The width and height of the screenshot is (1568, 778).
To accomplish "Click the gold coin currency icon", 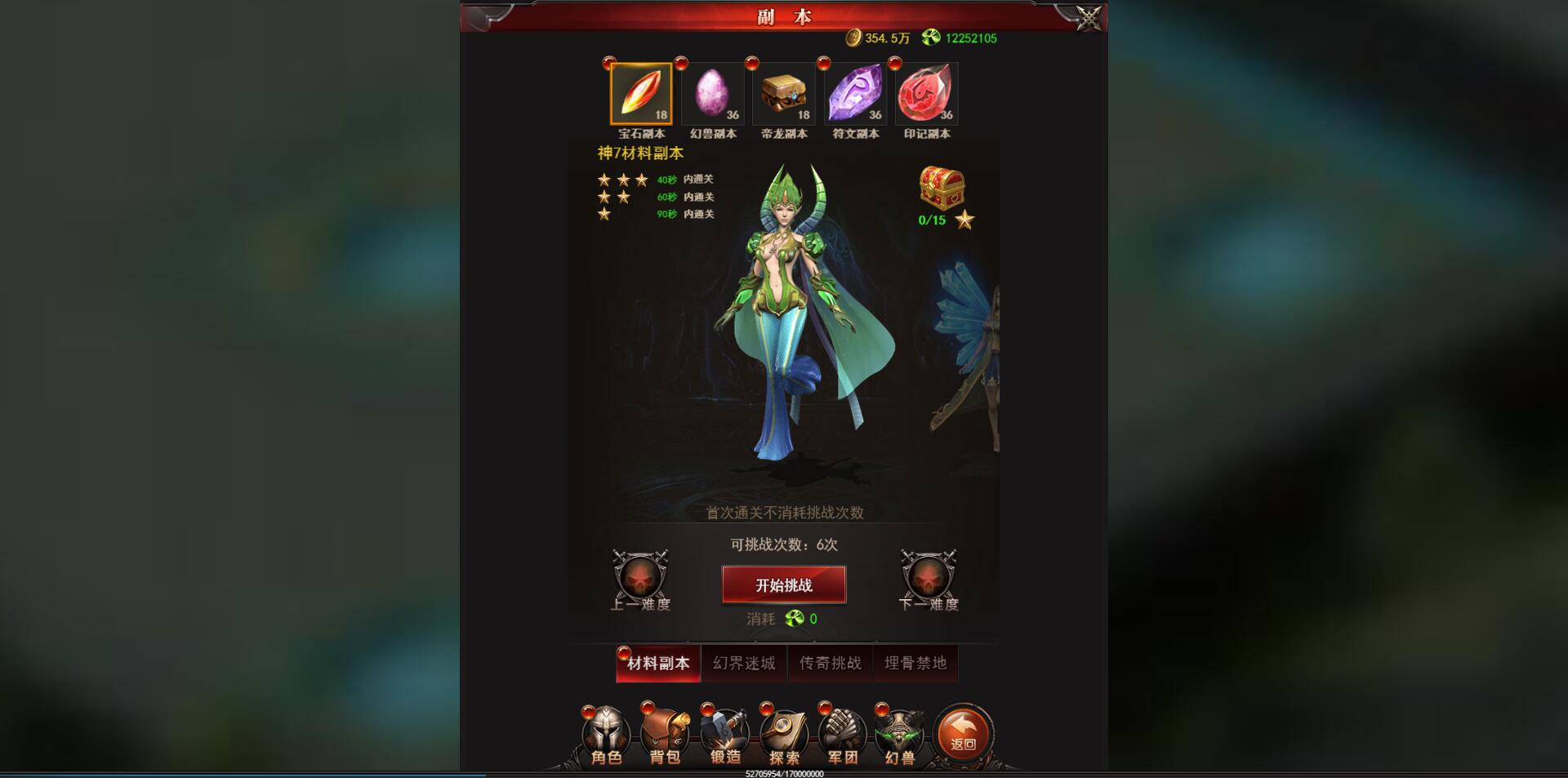I will click(x=855, y=37).
